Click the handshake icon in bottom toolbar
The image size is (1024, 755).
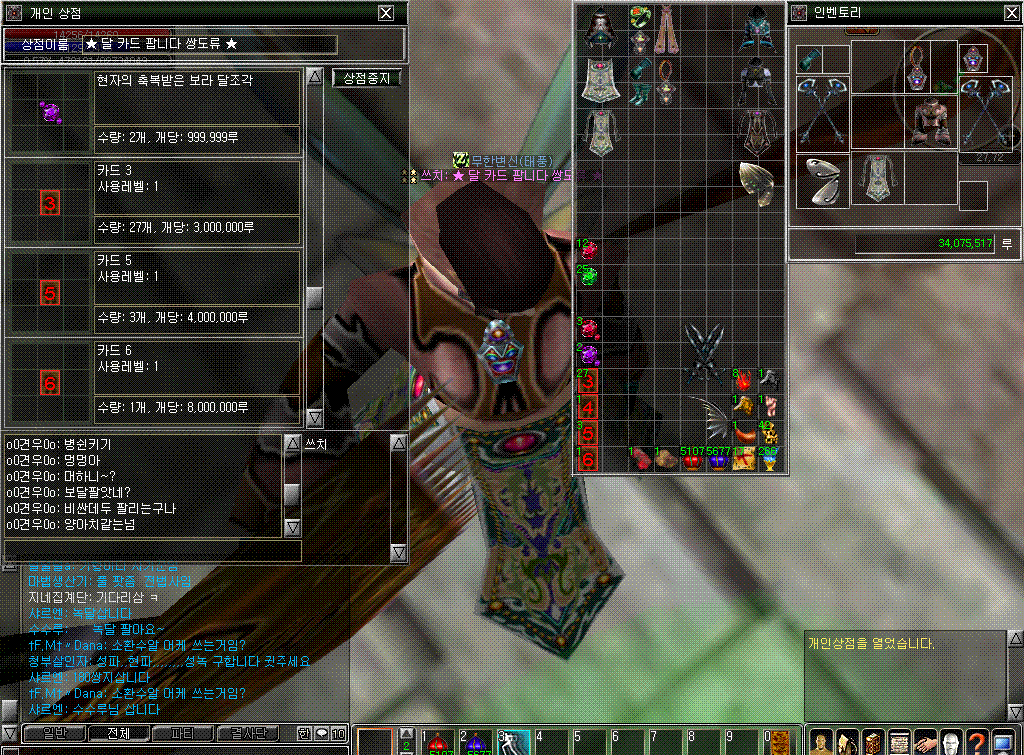pos(924,743)
